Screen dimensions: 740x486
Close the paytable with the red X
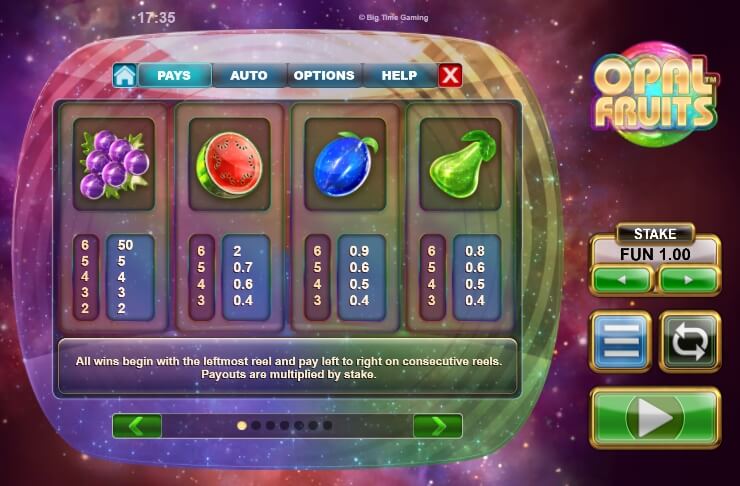coord(451,75)
